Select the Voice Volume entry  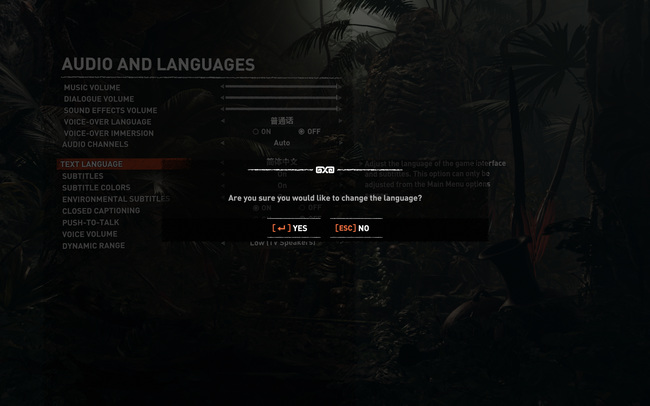pos(90,234)
